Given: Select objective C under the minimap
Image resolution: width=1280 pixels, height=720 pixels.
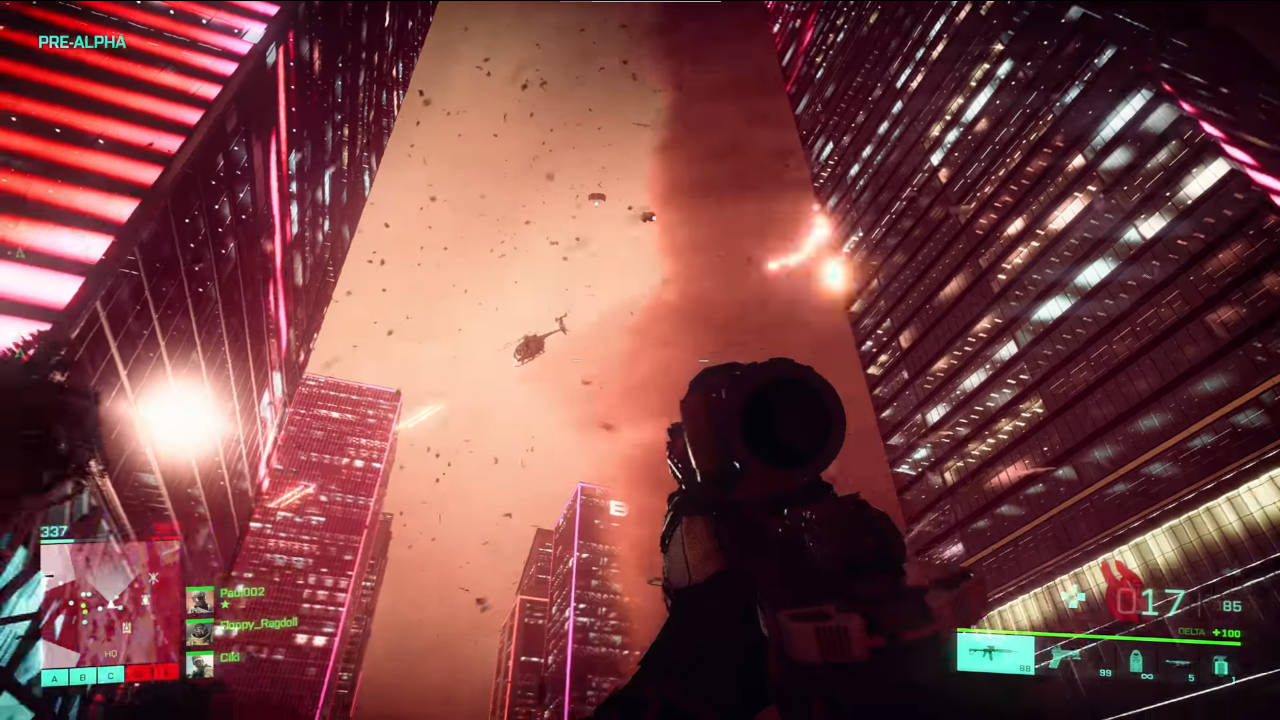Looking at the screenshot, I should [x=110, y=677].
